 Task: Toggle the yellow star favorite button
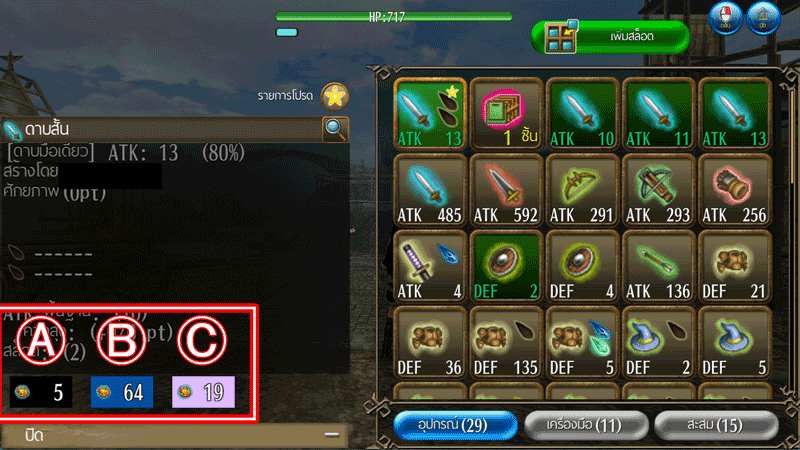tap(335, 96)
